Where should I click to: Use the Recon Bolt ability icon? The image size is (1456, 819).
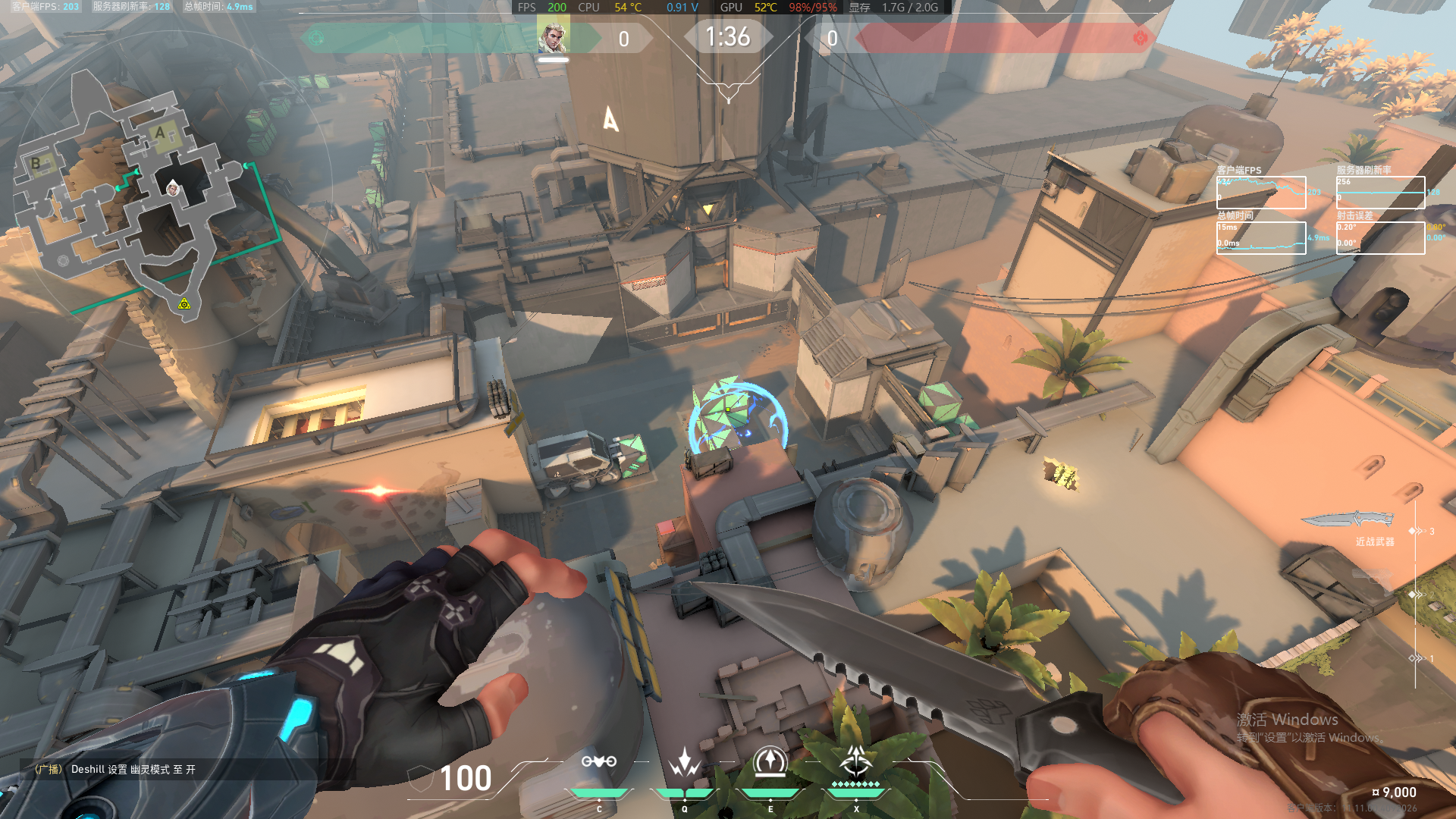[770, 762]
